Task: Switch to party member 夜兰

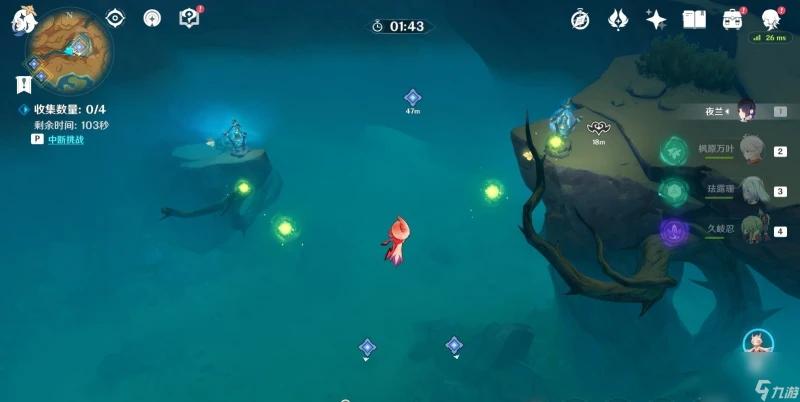Action: pyautogui.click(x=746, y=112)
